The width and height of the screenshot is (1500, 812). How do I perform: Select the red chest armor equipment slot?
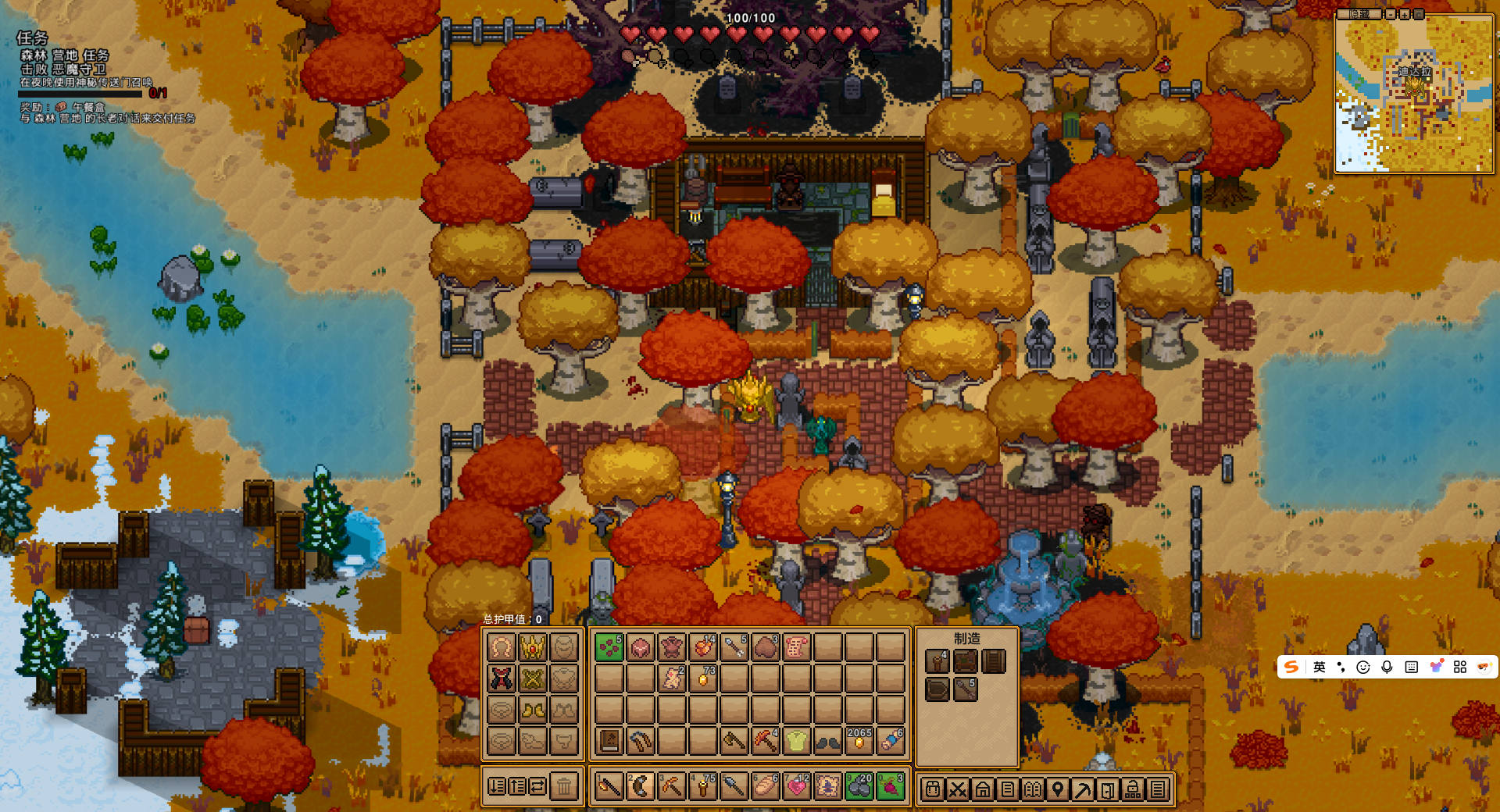point(502,678)
